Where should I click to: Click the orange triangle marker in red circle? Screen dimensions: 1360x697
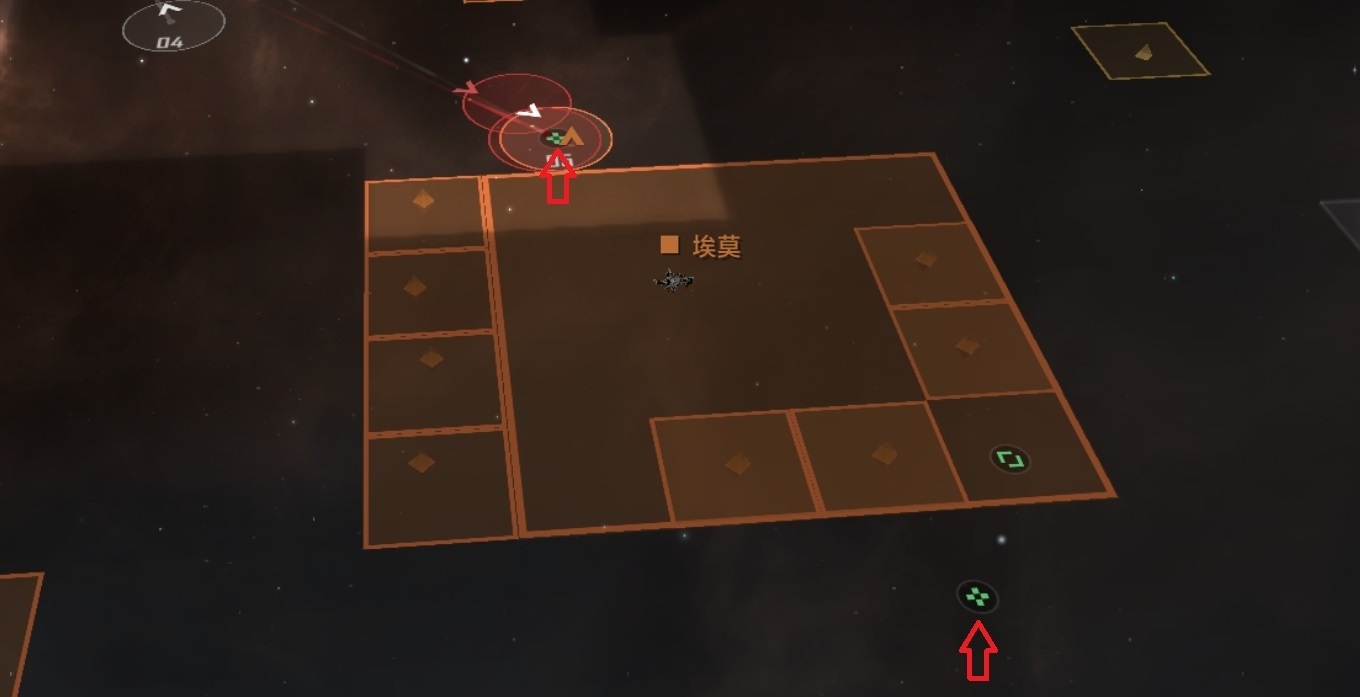pos(574,137)
